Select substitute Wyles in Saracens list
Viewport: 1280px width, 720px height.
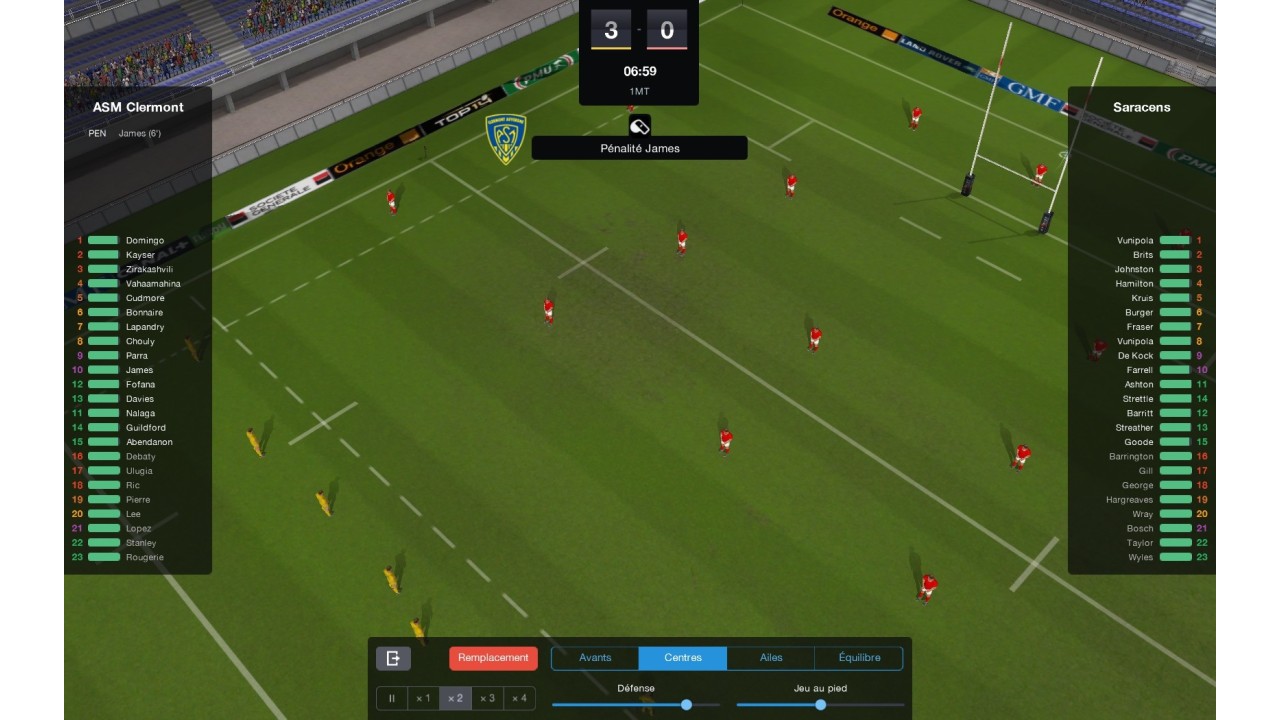(x=1140, y=557)
